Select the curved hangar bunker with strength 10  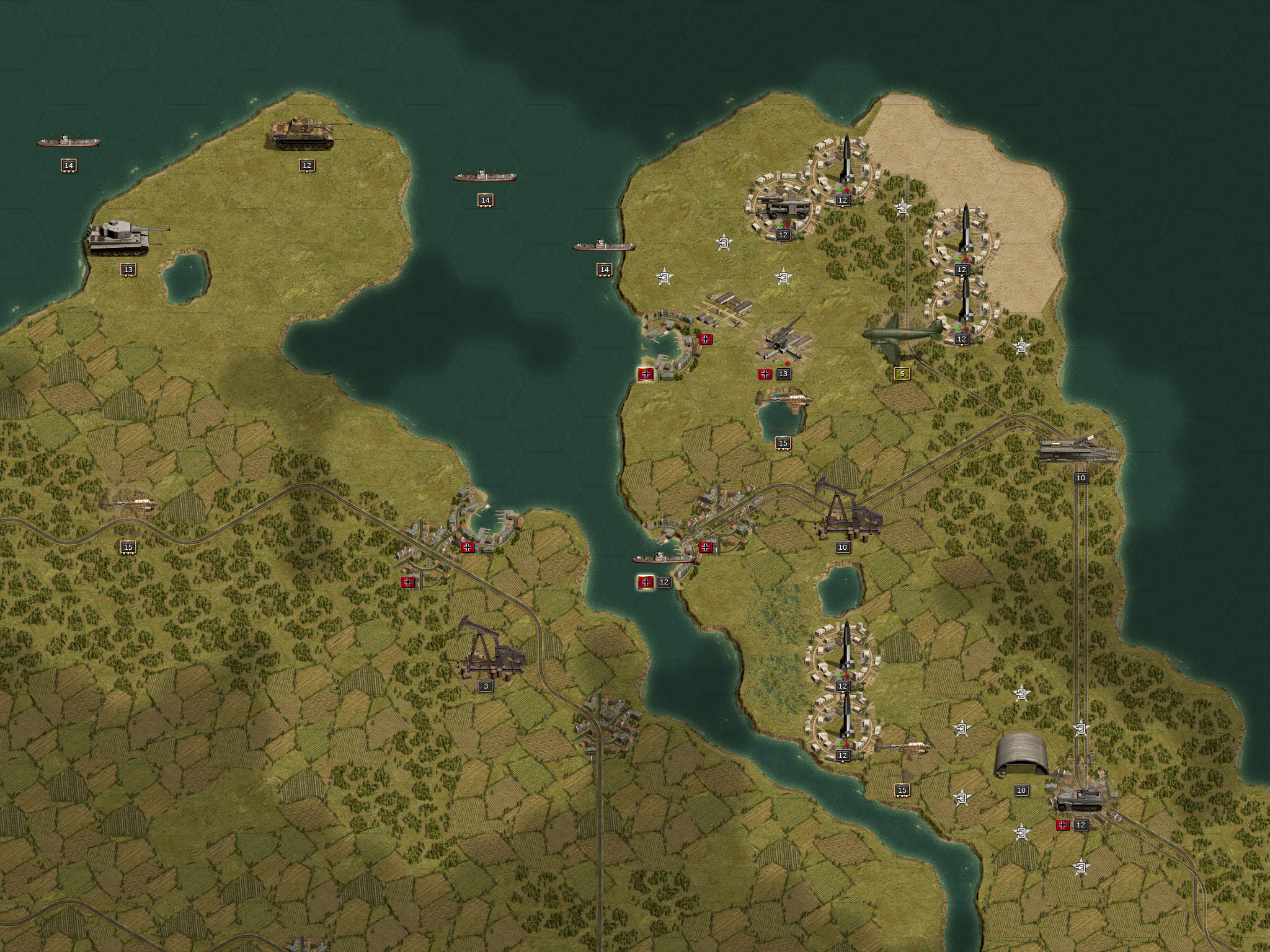pyautogui.click(x=1021, y=754)
